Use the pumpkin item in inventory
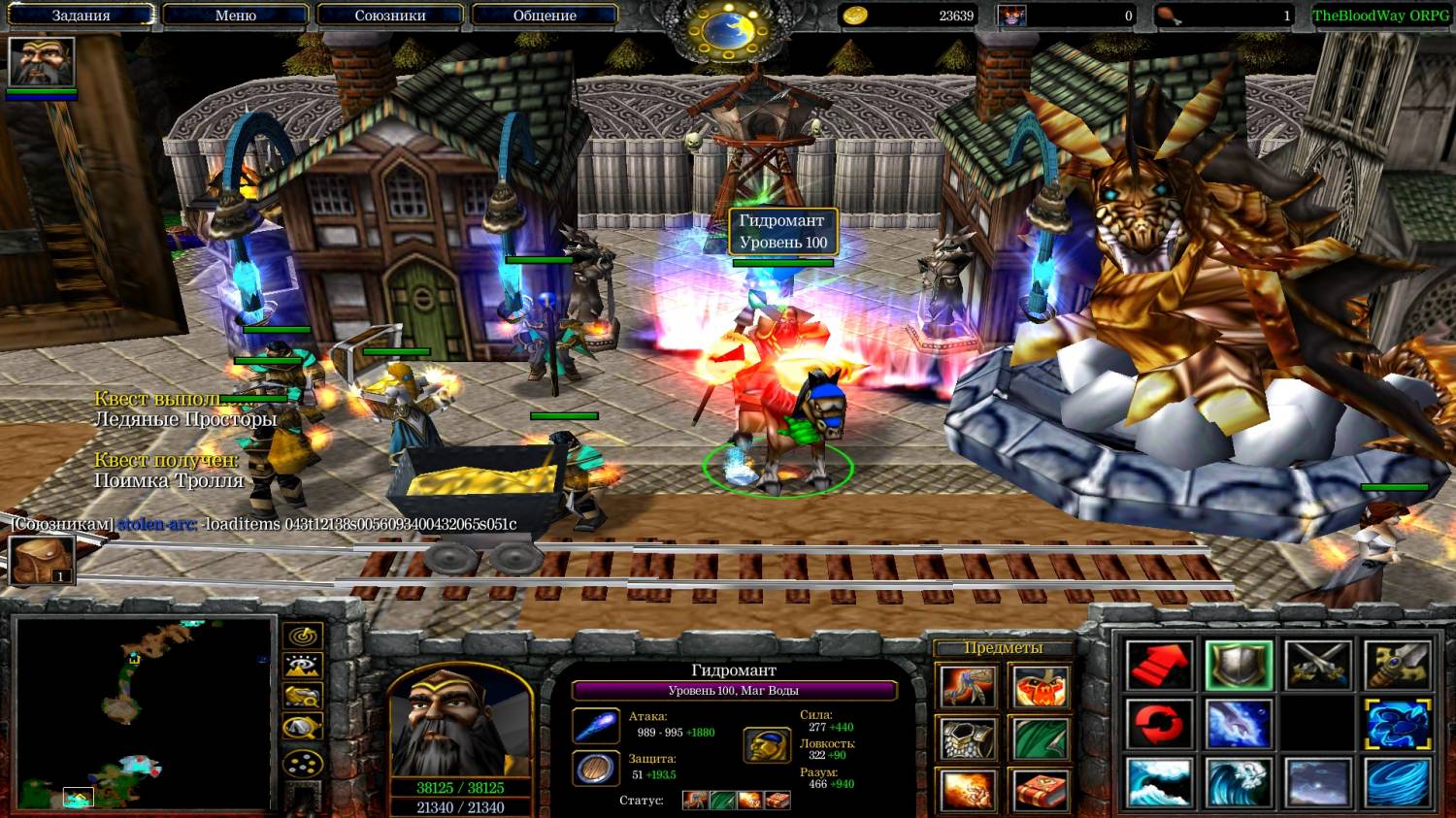 click(x=1040, y=688)
